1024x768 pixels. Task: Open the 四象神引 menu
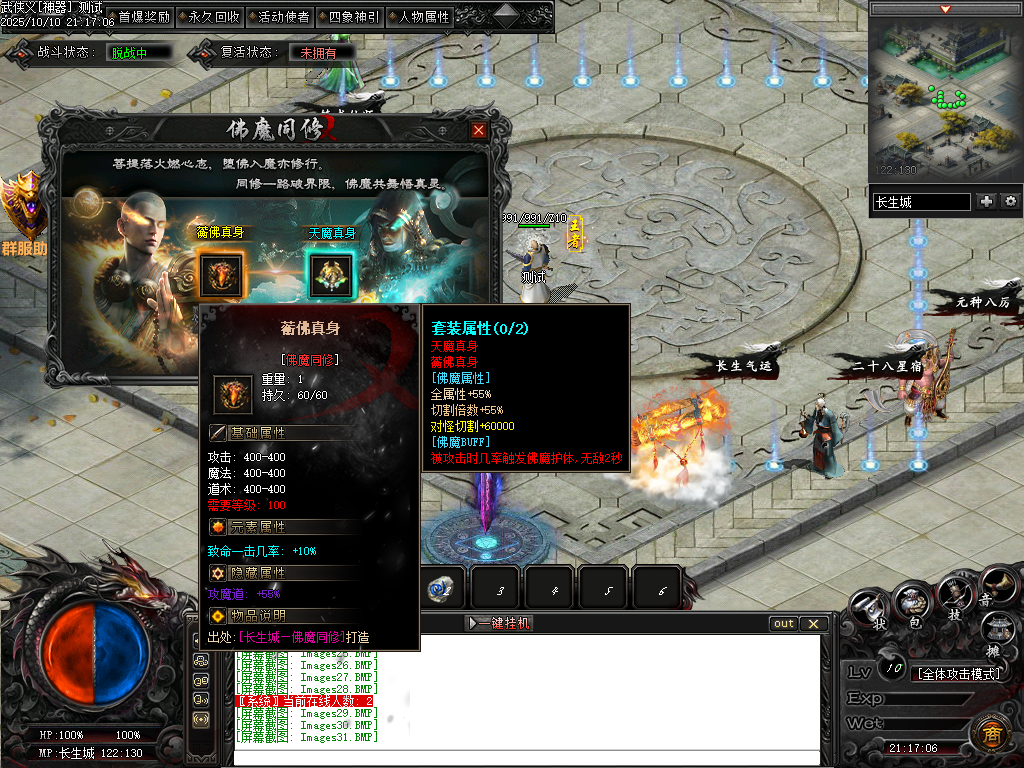click(348, 16)
